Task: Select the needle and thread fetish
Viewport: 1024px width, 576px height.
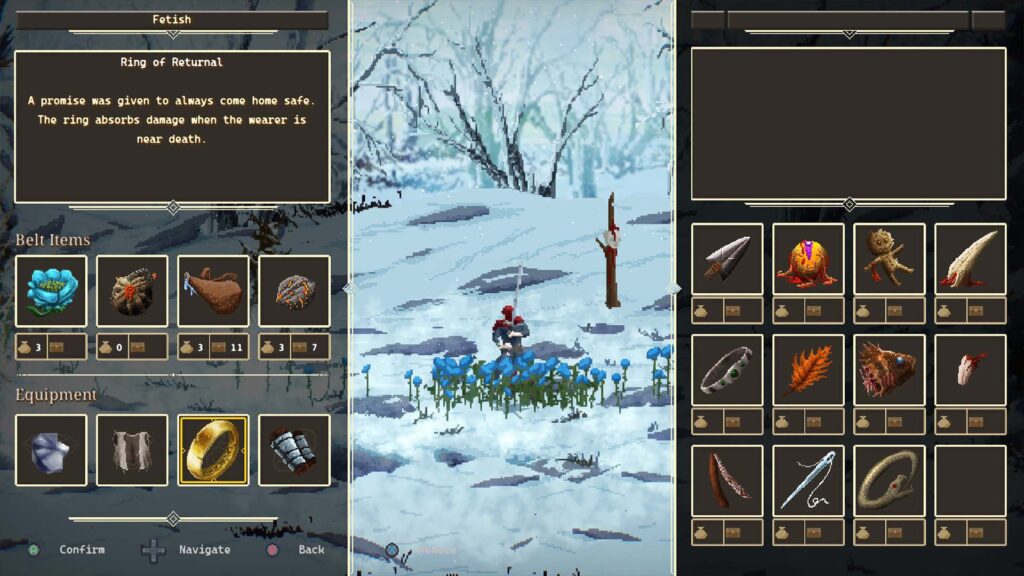Action: click(x=808, y=481)
